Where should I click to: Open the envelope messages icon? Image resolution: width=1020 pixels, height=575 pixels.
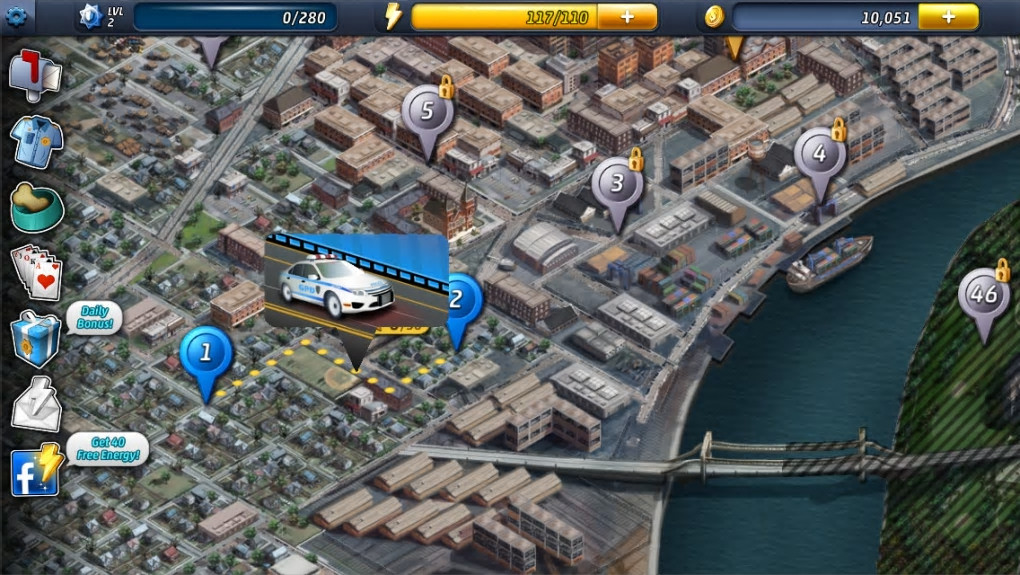coord(36,406)
